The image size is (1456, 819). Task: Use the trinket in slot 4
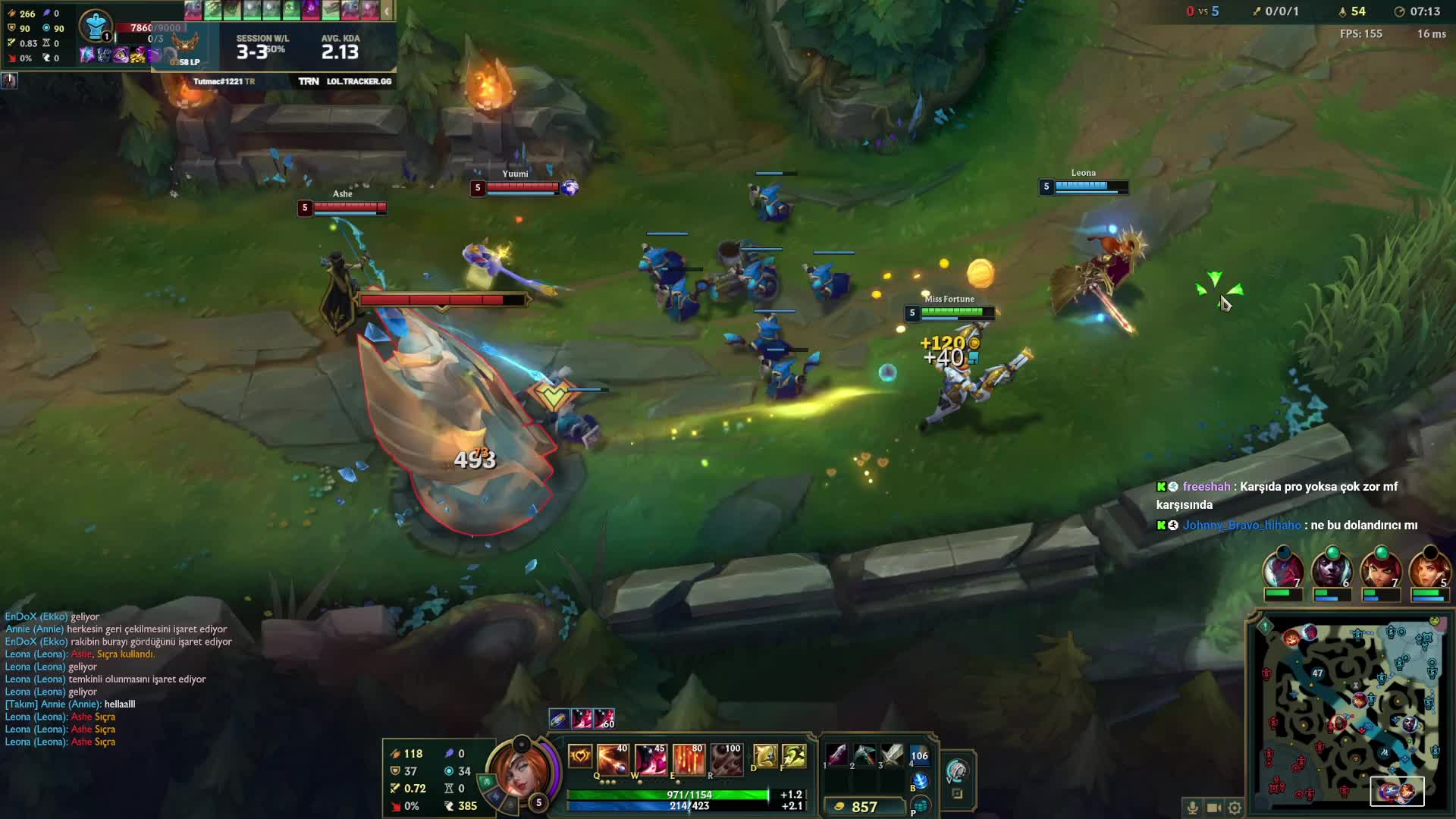tap(919, 755)
